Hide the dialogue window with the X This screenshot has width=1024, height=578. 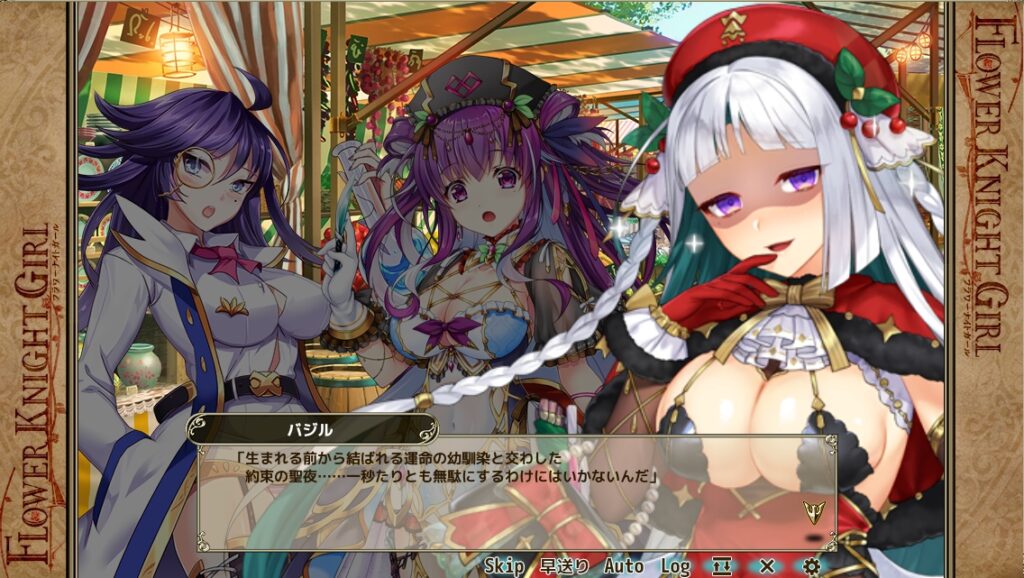[x=767, y=566]
